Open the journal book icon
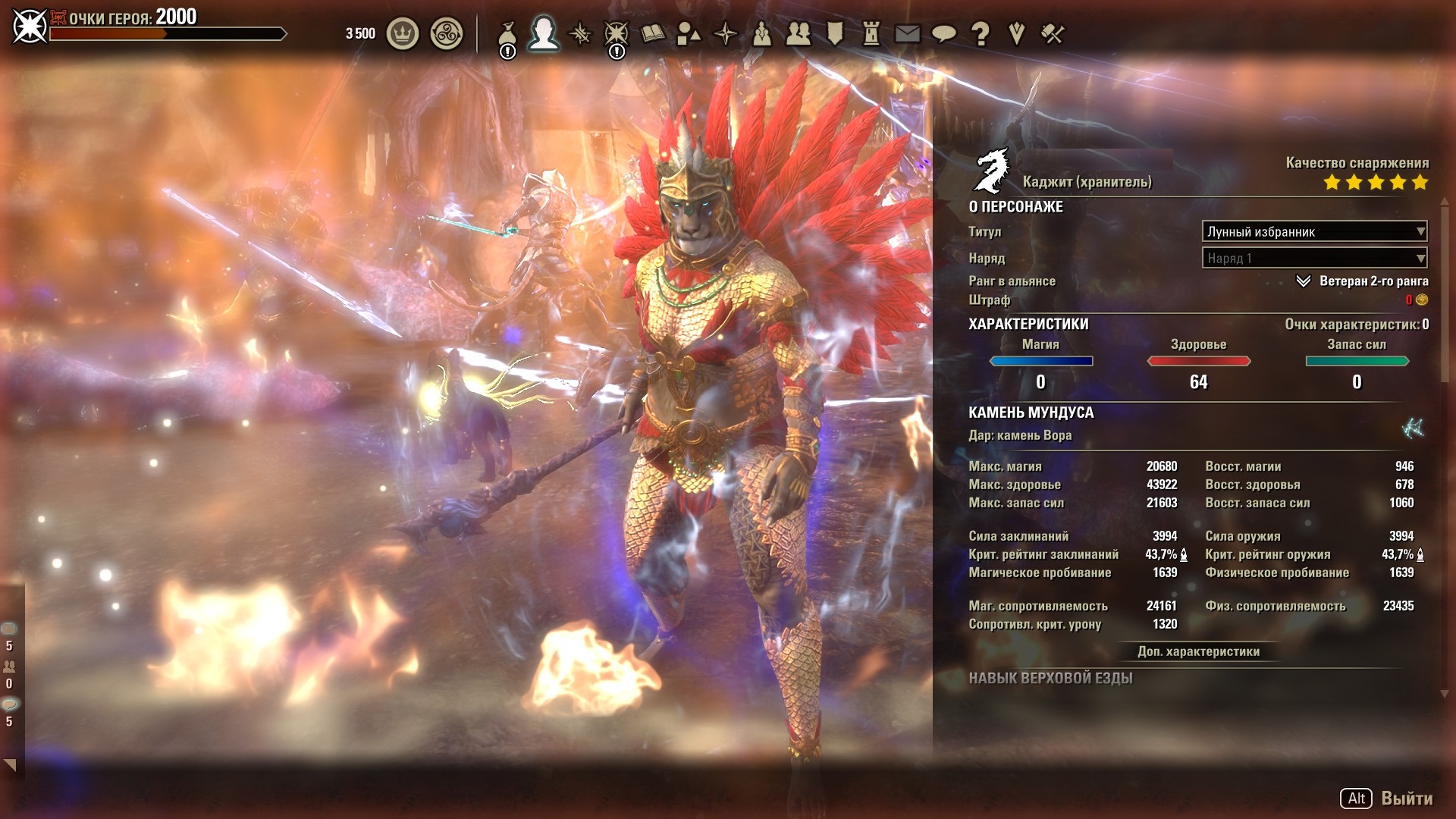Viewport: 1456px width, 819px height. [652, 34]
